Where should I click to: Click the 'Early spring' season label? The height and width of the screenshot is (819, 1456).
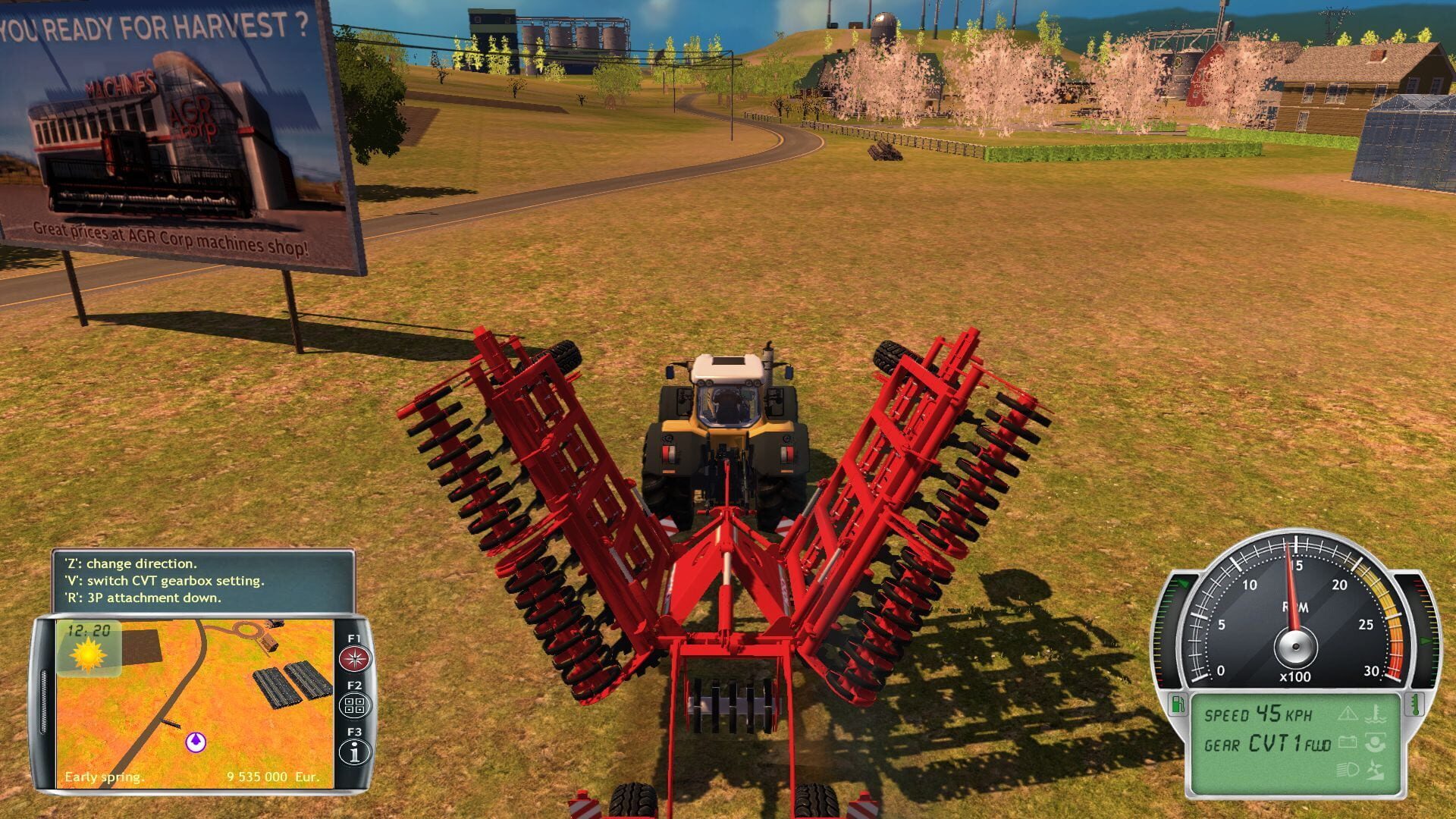click(105, 776)
